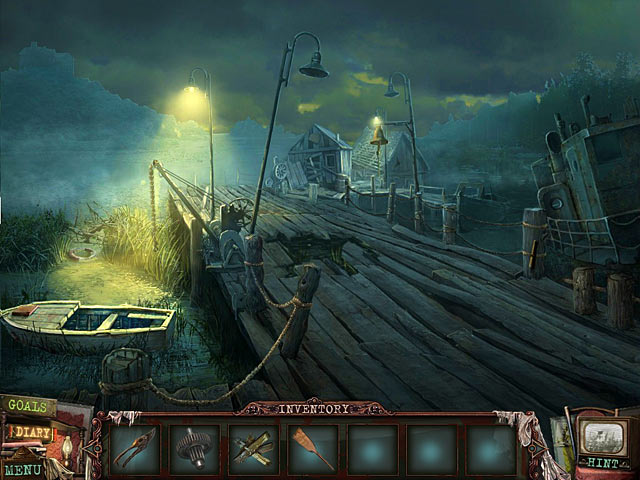The width and height of the screenshot is (640, 480).
Task: Open the Goals list
Action: click(28, 406)
